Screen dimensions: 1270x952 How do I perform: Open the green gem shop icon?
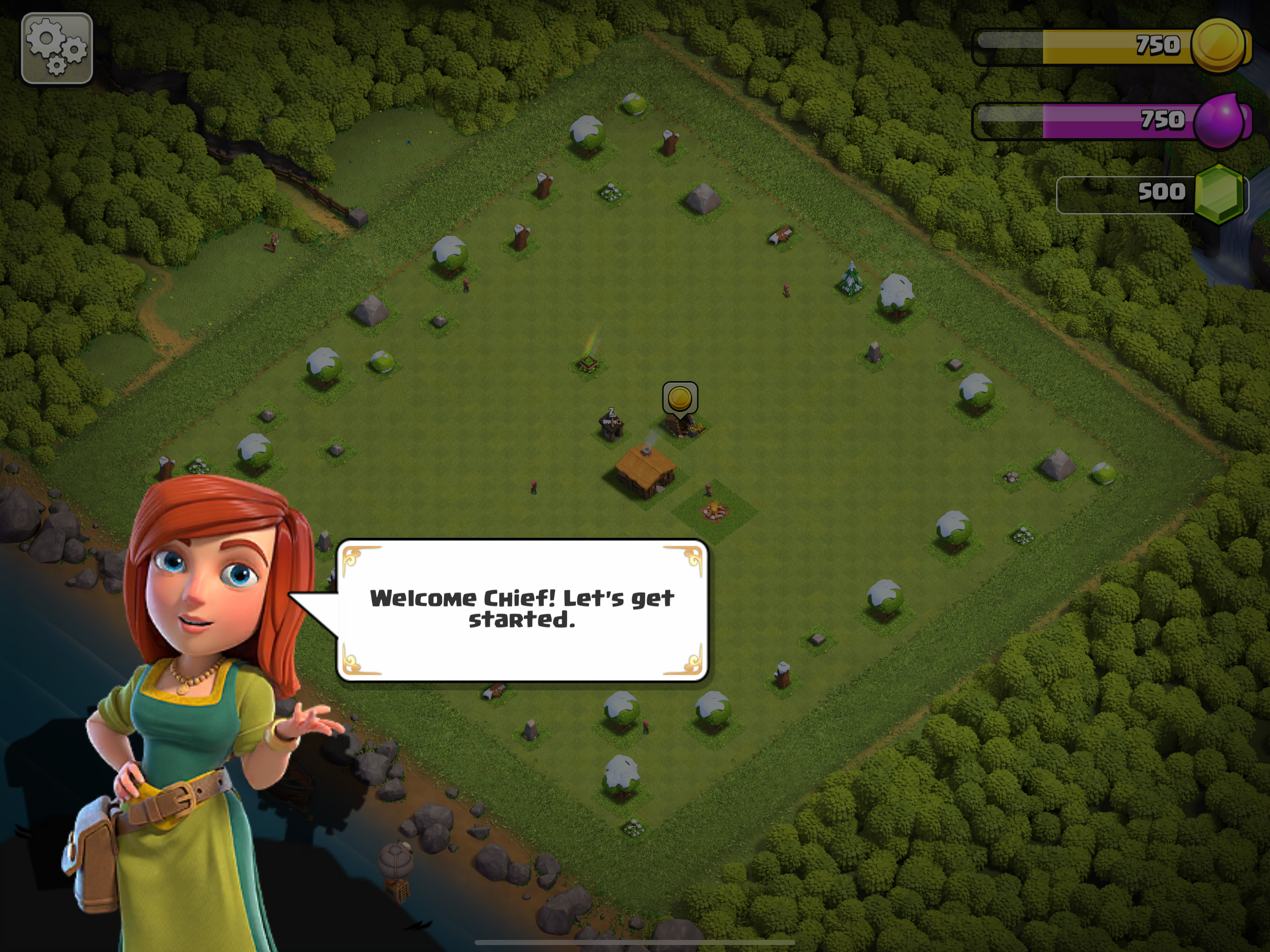point(1219,193)
